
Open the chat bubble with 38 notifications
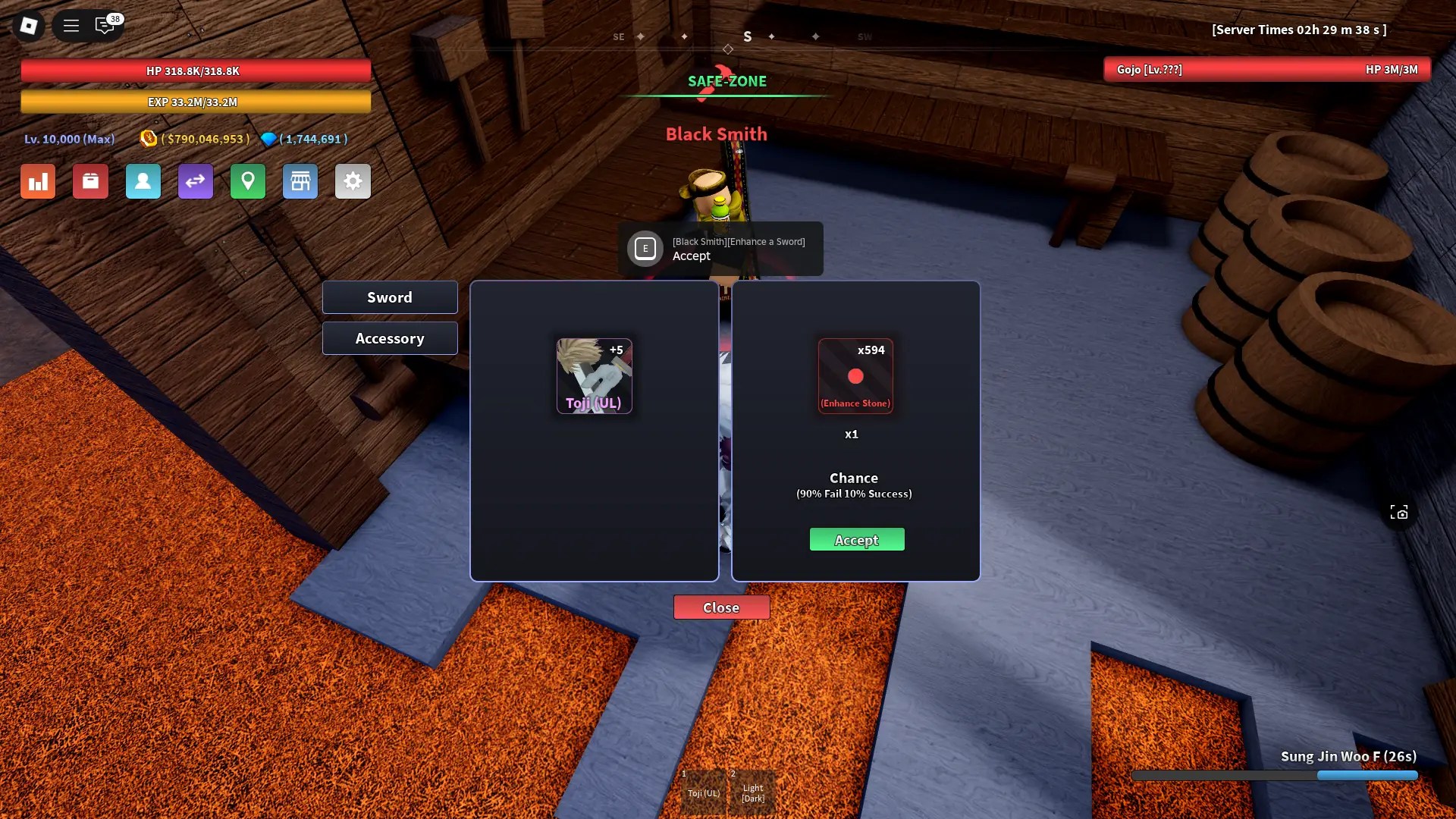(x=105, y=25)
